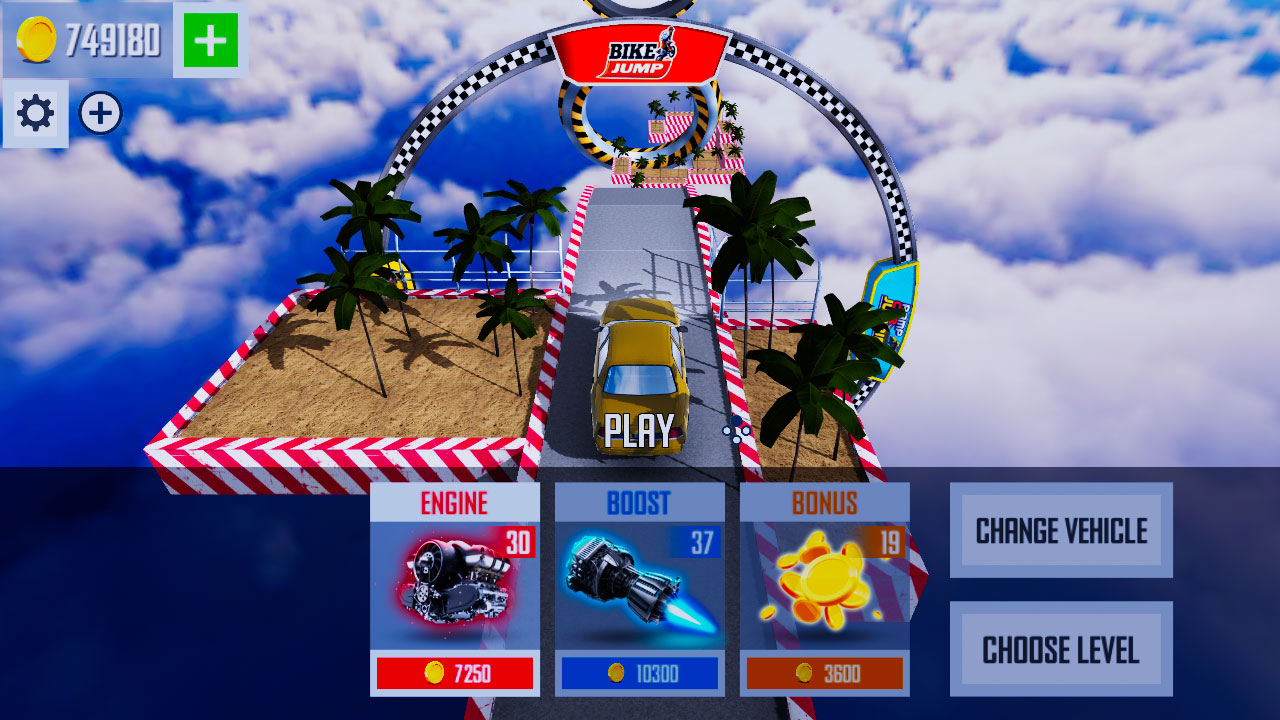Buy Bonus upgrade for 3600 coins
The height and width of the screenshot is (720, 1280).
coord(826,673)
